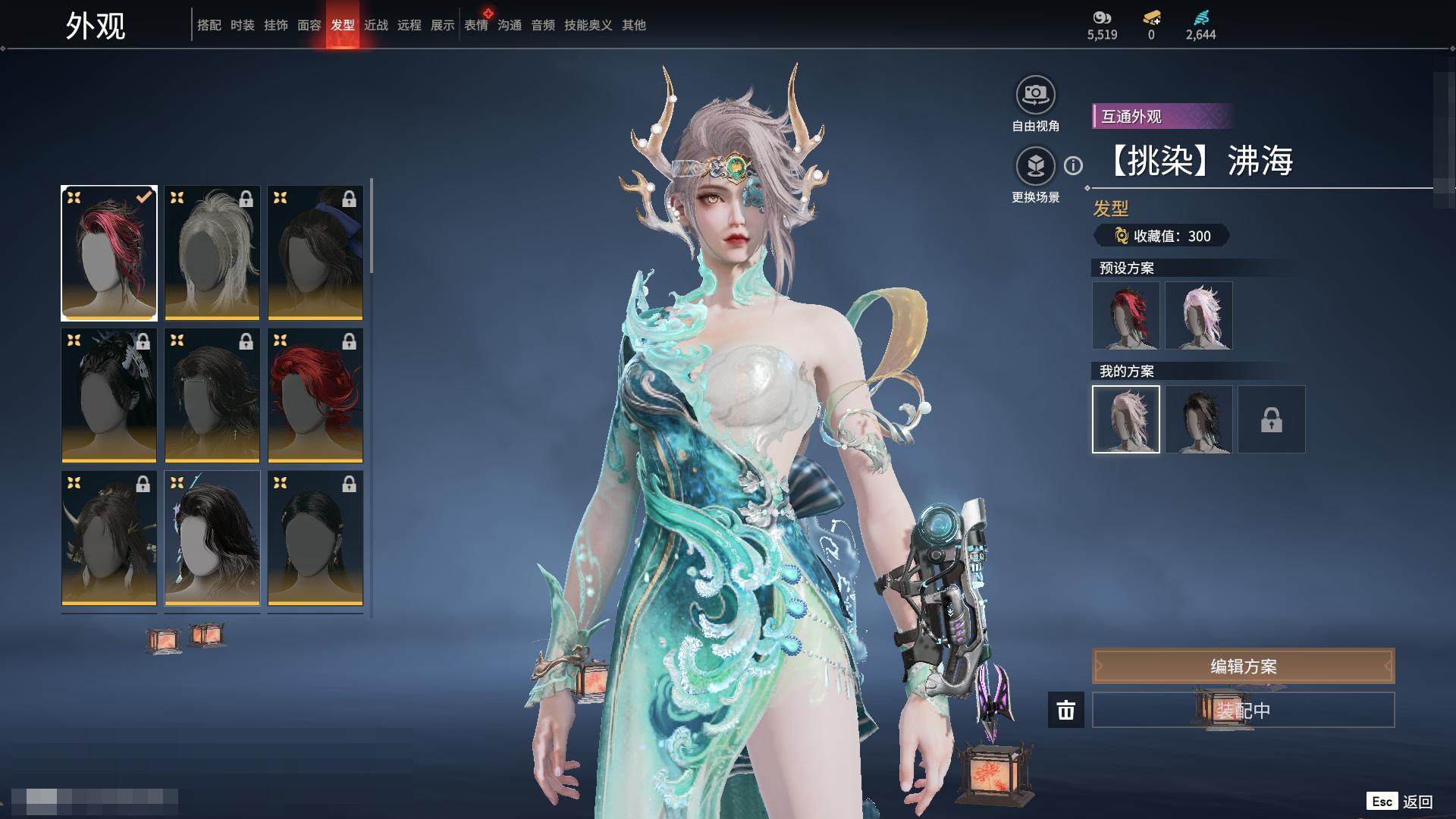Choose the pink-white preset color scheme
The height and width of the screenshot is (819, 1456).
pyautogui.click(x=1199, y=315)
